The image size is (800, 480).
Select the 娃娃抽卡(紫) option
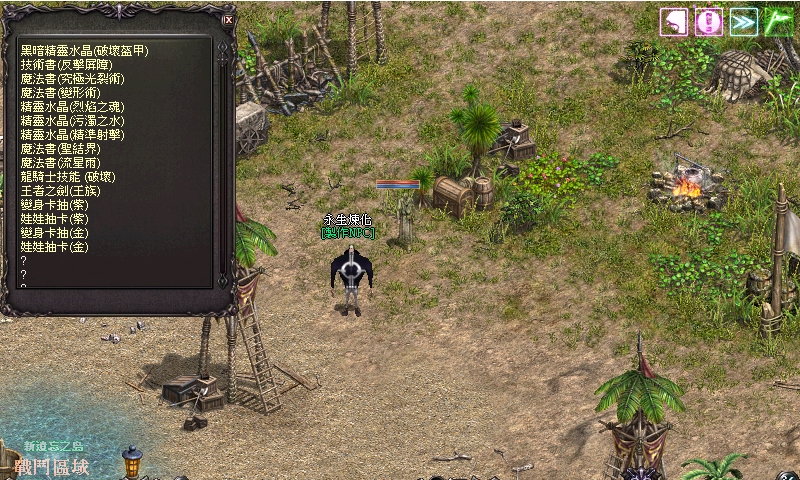coord(54,218)
